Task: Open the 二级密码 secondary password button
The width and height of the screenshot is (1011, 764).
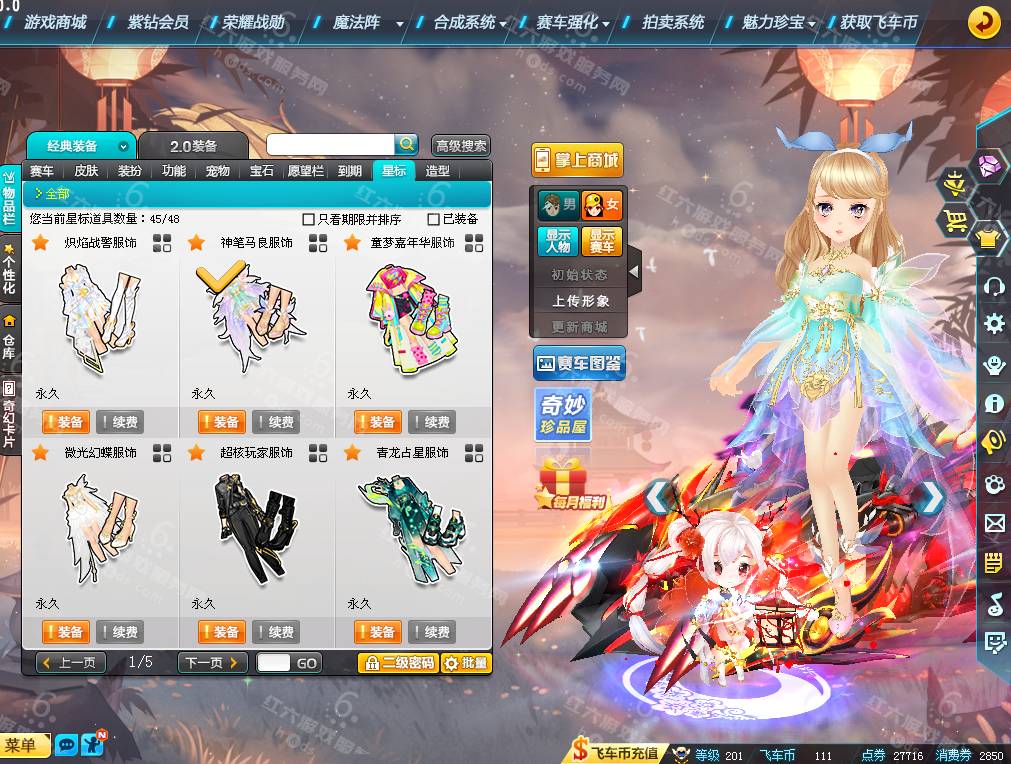Action: click(x=398, y=663)
